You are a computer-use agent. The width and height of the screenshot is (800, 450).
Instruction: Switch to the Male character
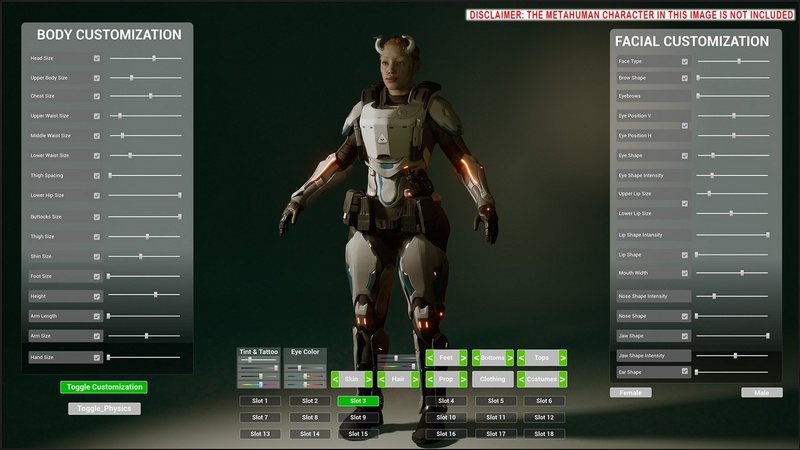(762, 393)
